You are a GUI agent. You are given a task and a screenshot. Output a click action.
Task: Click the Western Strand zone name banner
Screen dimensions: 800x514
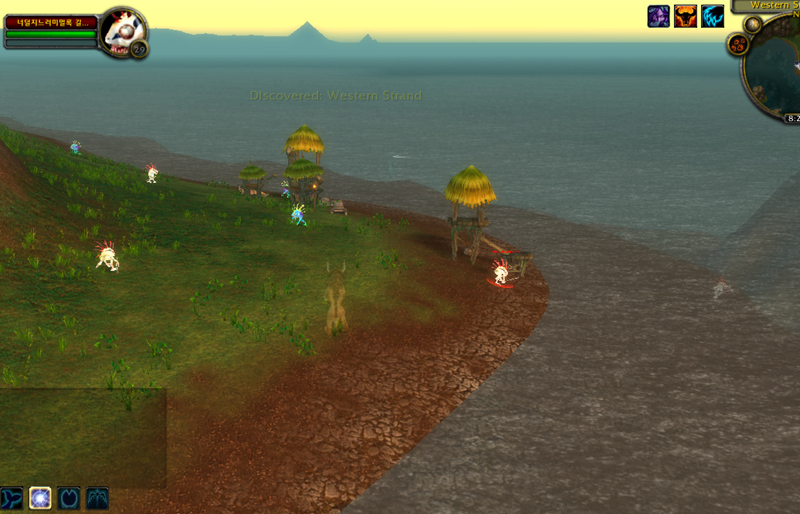point(775,5)
